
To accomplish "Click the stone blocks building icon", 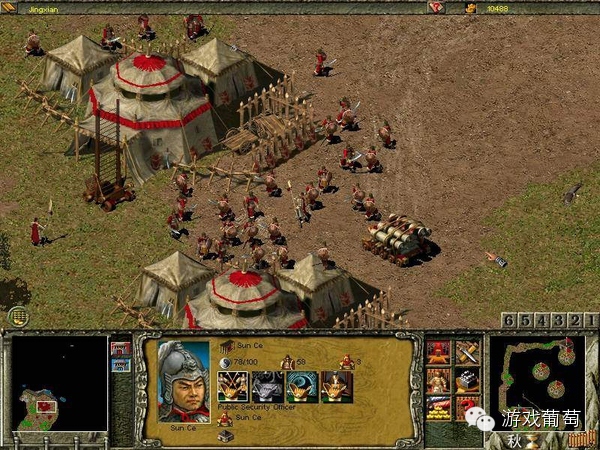I will [467, 380].
